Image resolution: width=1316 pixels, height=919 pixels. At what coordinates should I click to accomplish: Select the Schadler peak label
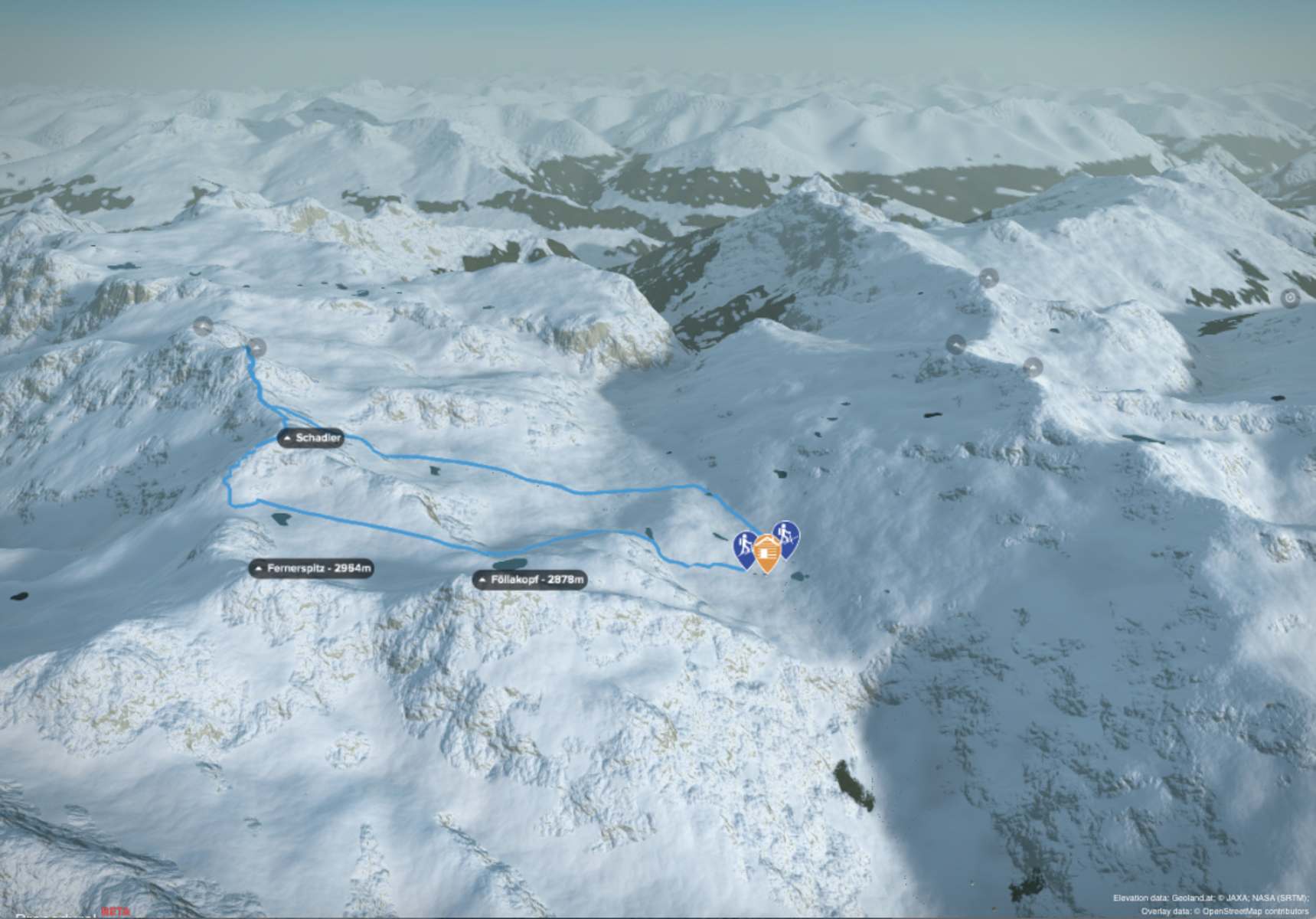[311, 439]
